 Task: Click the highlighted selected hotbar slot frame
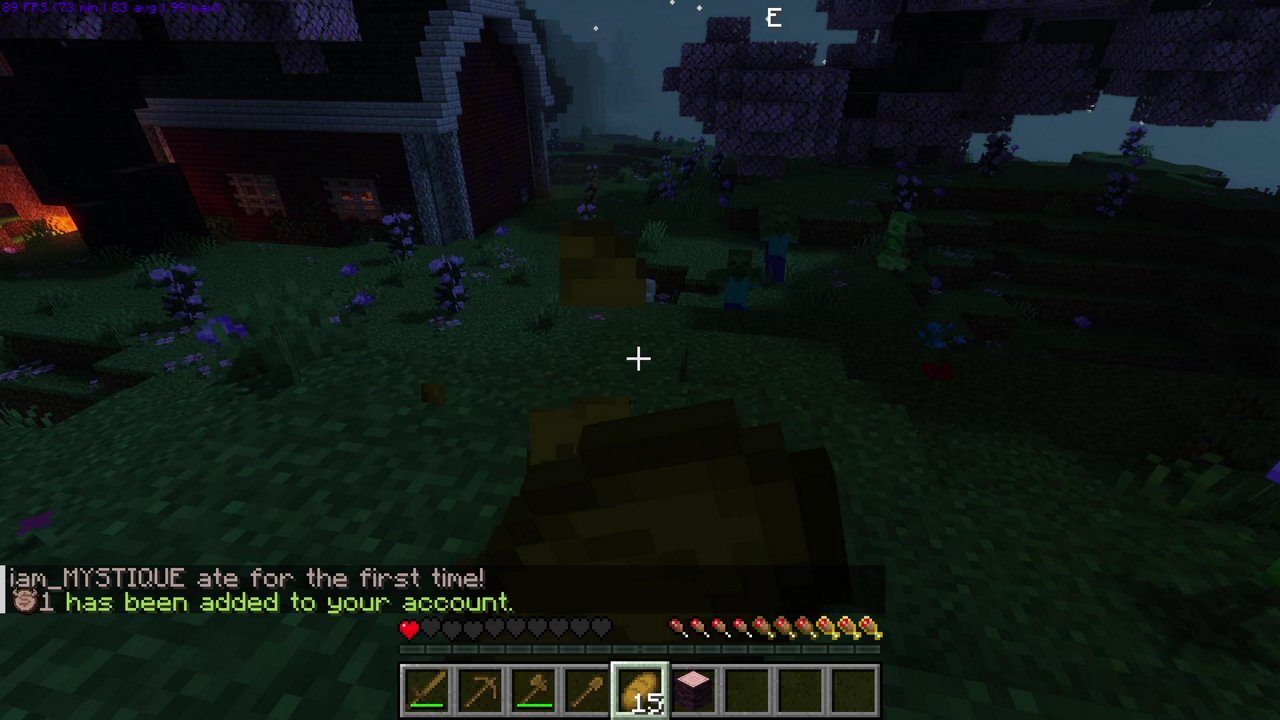click(640, 686)
